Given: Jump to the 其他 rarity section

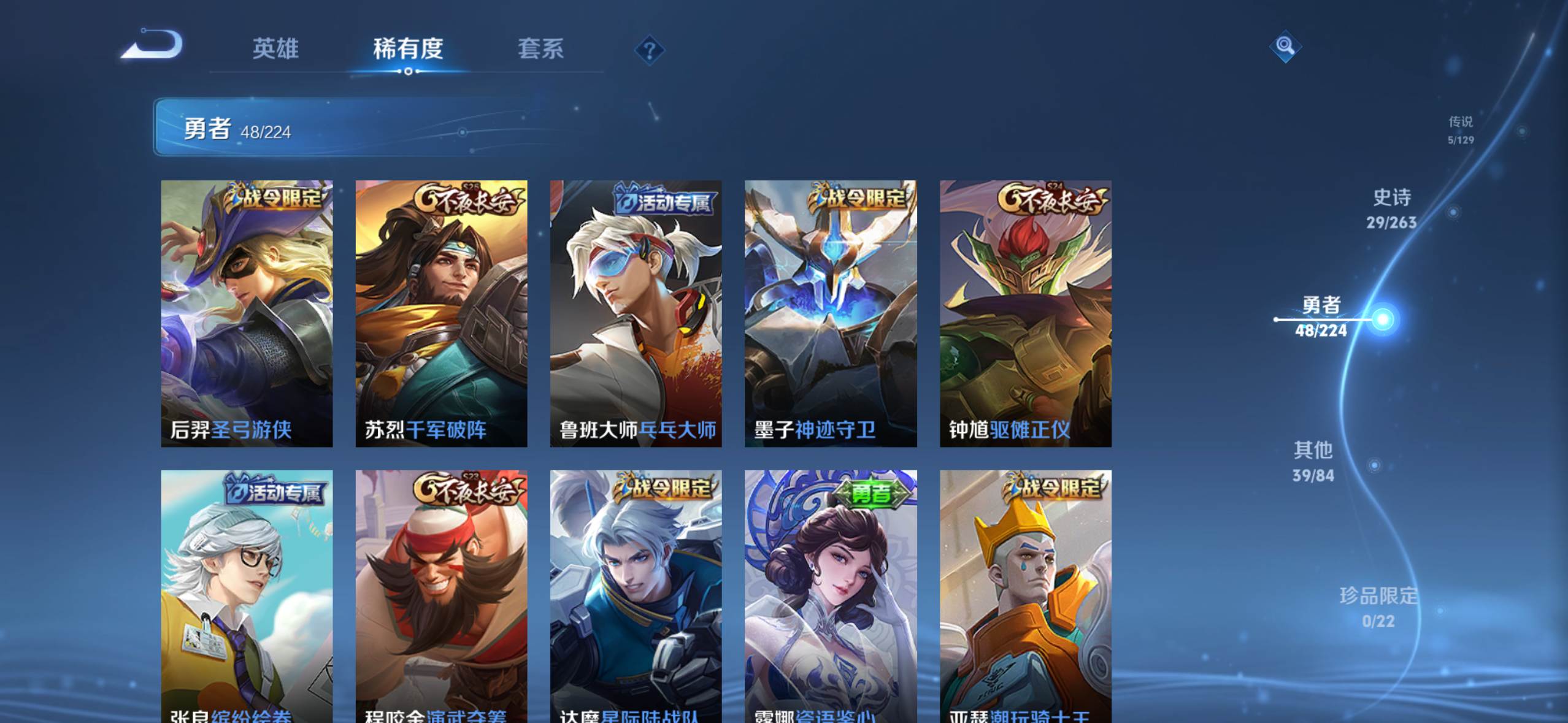Looking at the screenshot, I should pyautogui.click(x=1313, y=461).
